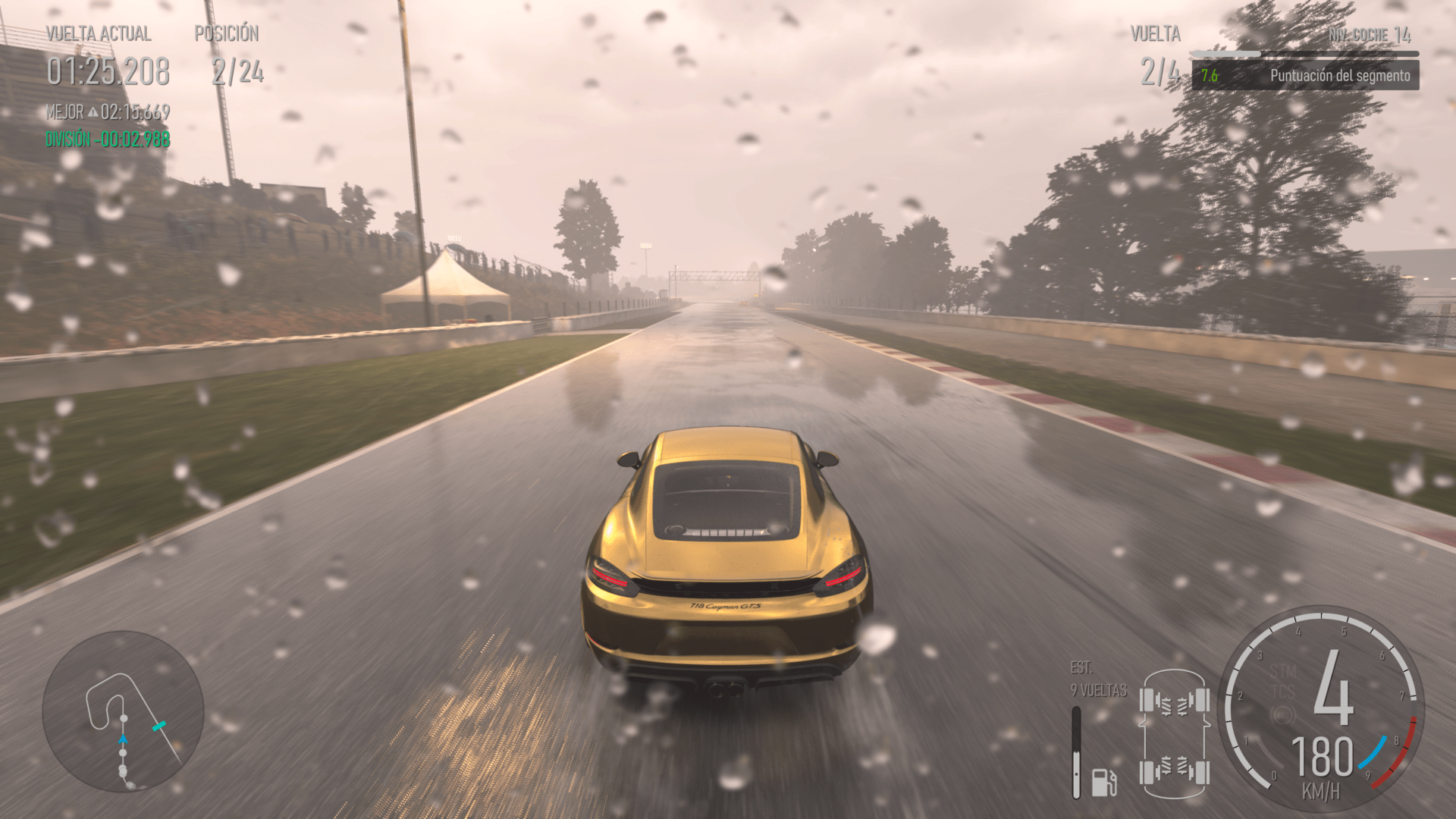The height and width of the screenshot is (819, 1456).
Task: Toggle the STM indicator
Action: coord(1283,669)
